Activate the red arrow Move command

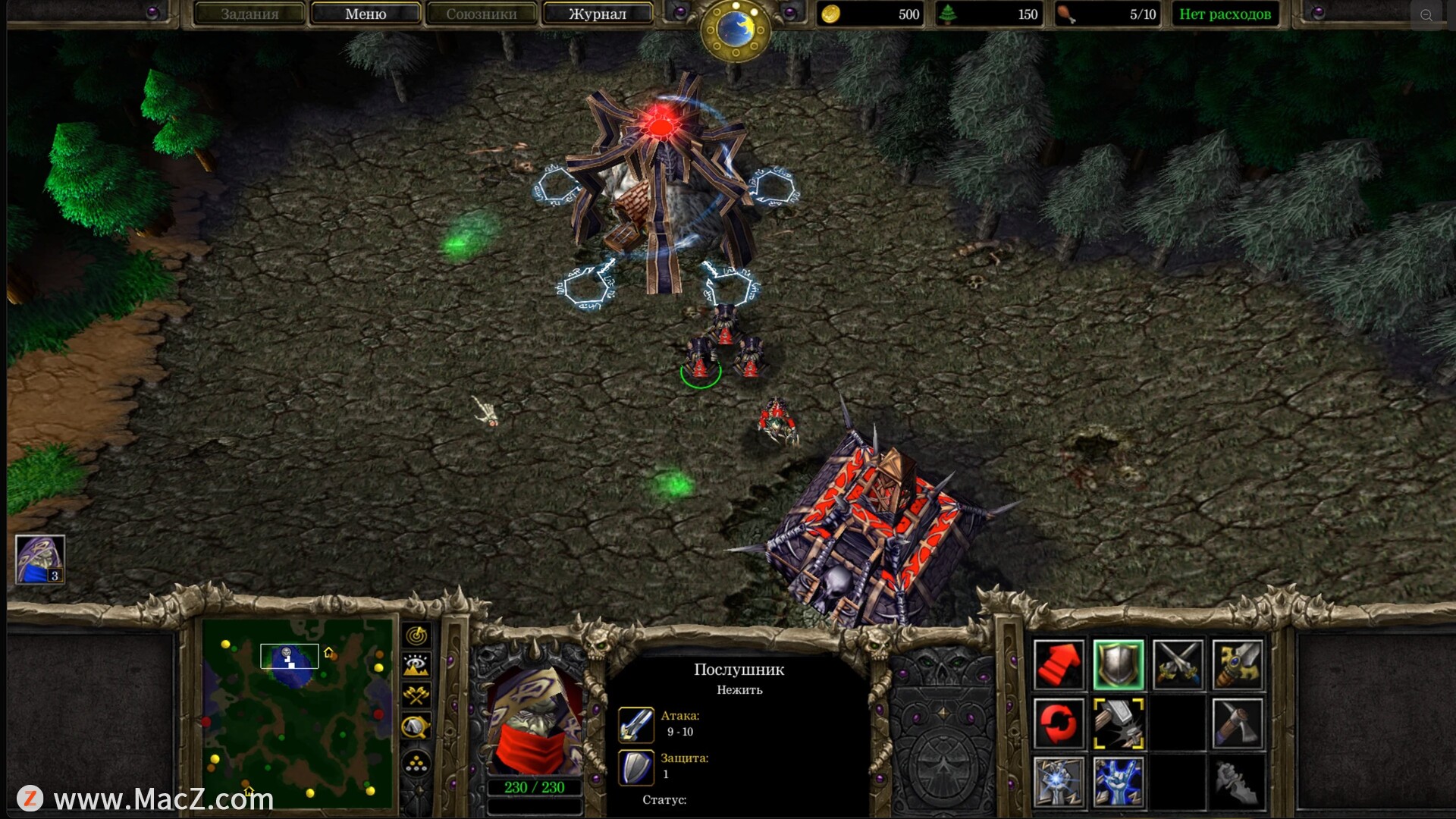1059,664
